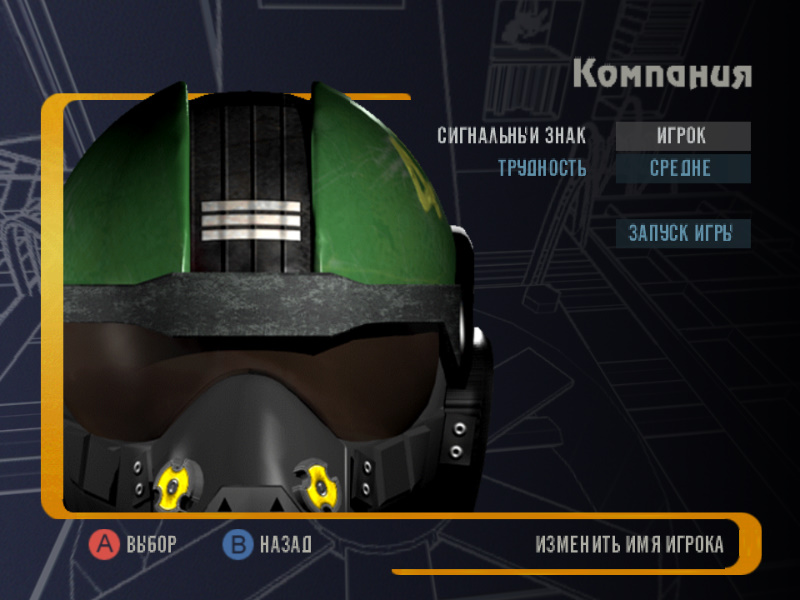Select the ИГРОК call sign field
Viewport: 800px width, 600px height.
(x=683, y=136)
